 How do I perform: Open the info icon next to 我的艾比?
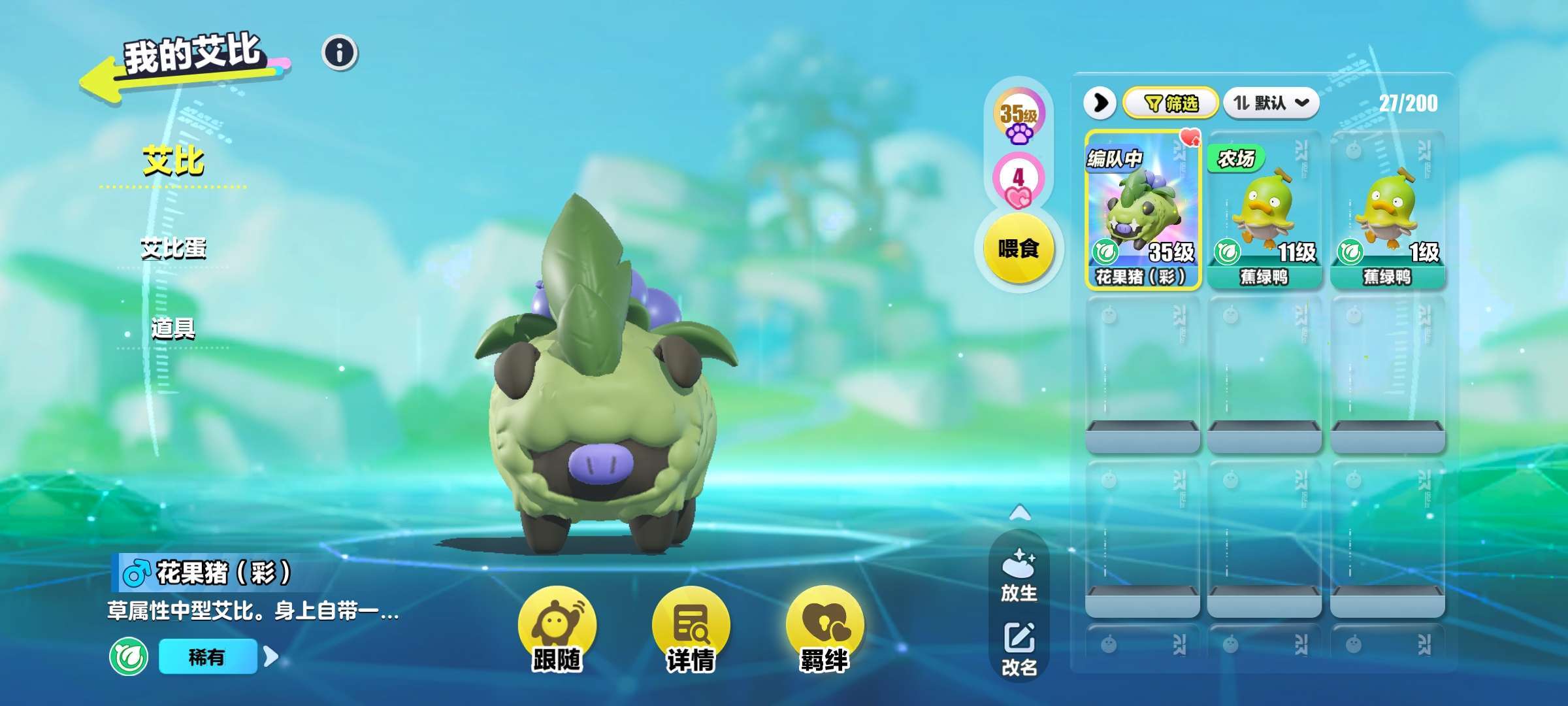click(340, 53)
